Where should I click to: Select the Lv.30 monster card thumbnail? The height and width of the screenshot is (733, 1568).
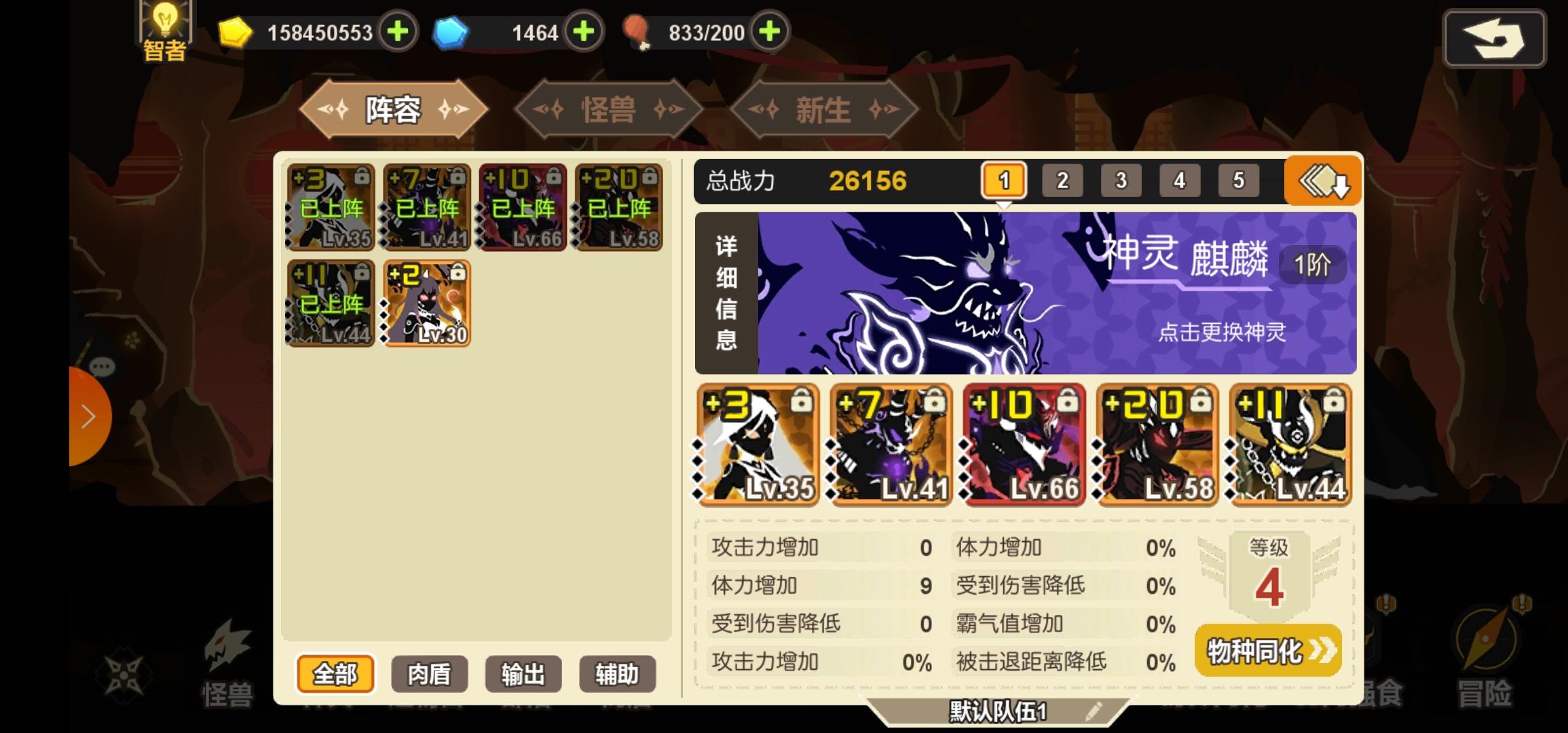pyautogui.click(x=426, y=303)
